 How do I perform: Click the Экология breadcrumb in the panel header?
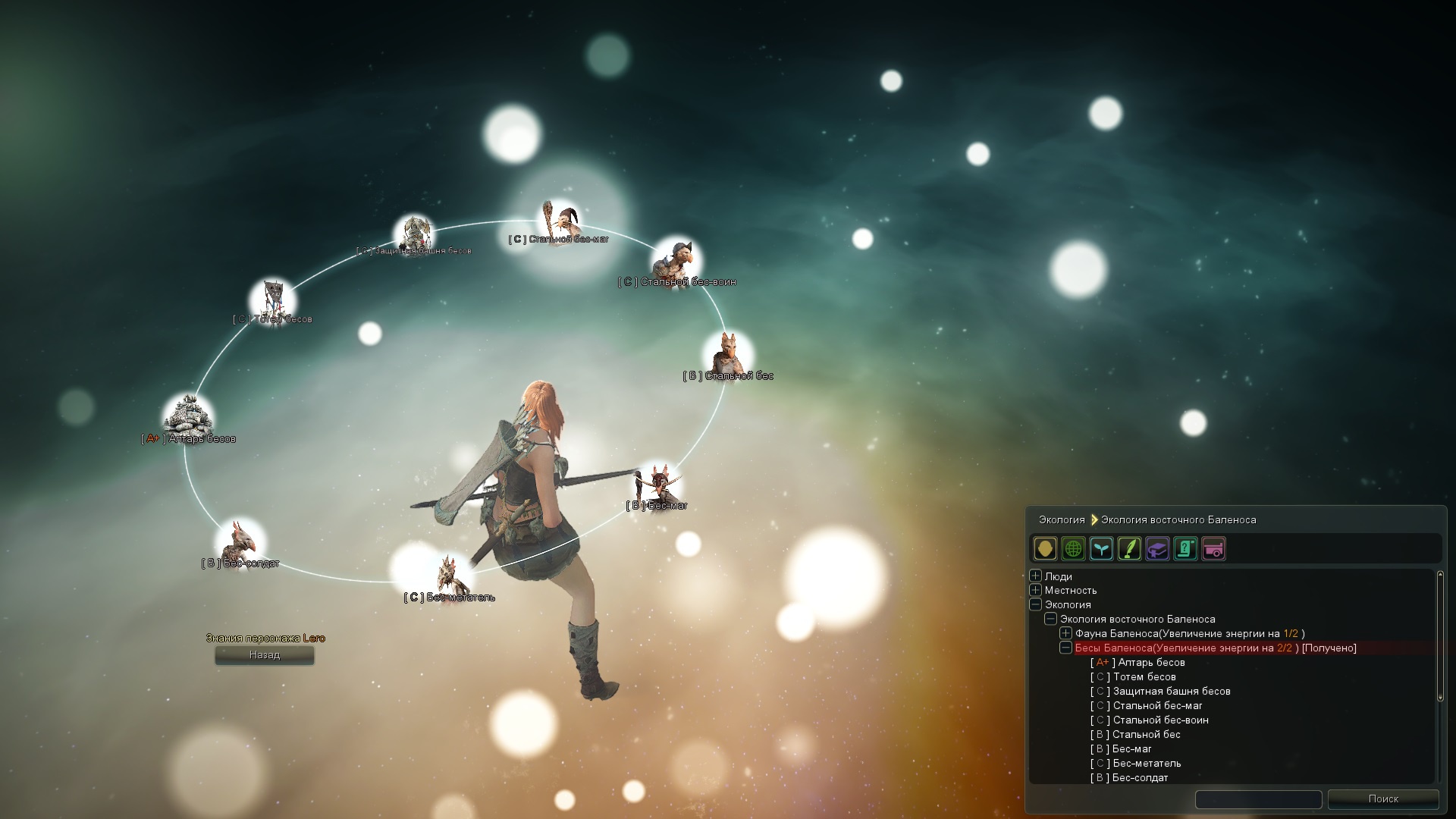pyautogui.click(x=1061, y=519)
